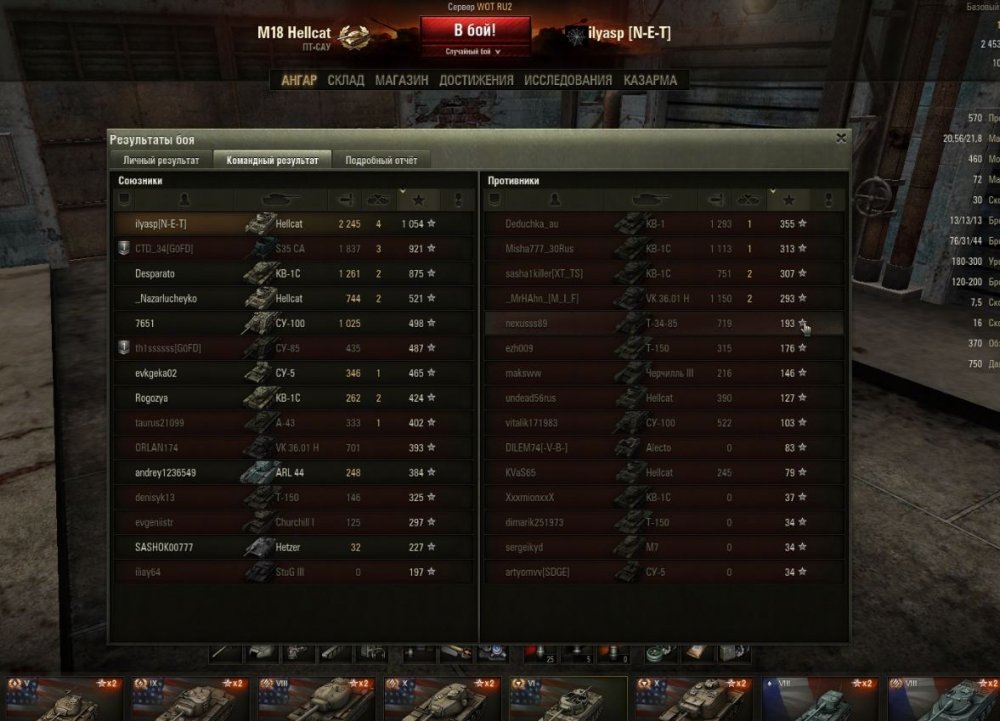Show the ИССЛЕДОВАНИЯ tech tree

click(x=568, y=80)
